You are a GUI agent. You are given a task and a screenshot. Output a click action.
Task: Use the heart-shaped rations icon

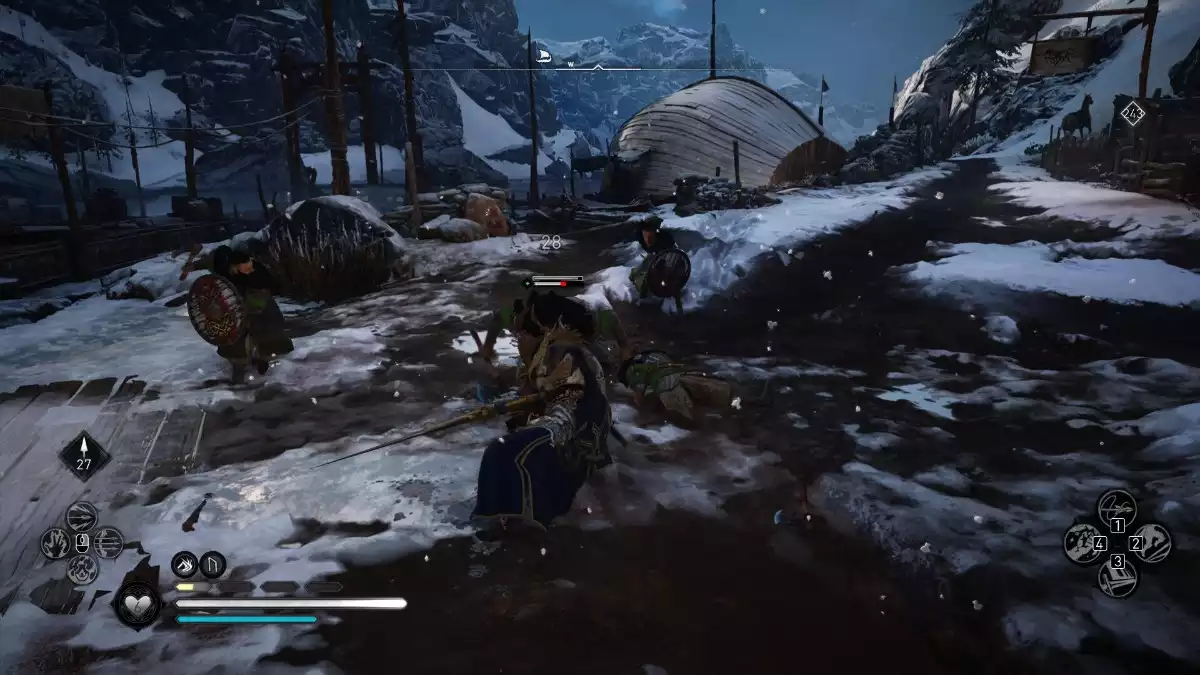tap(136, 604)
